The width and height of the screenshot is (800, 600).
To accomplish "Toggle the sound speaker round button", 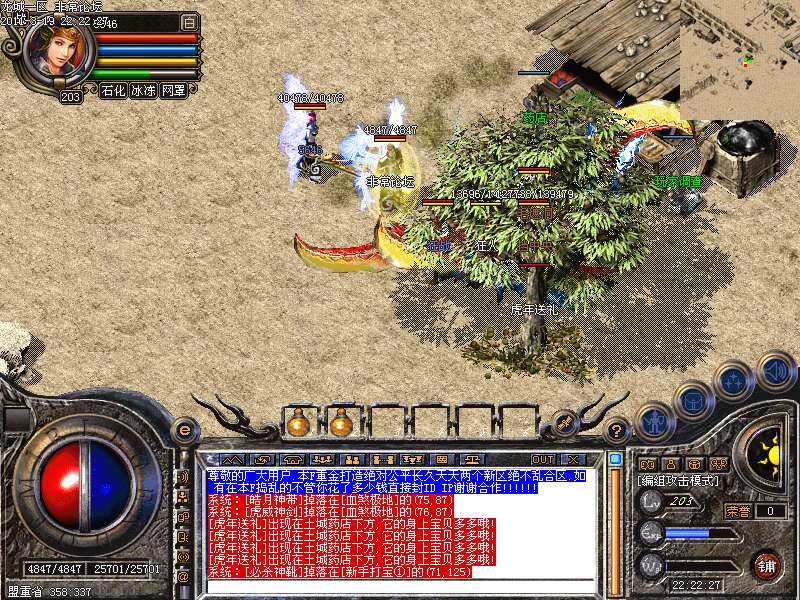I will (775, 371).
